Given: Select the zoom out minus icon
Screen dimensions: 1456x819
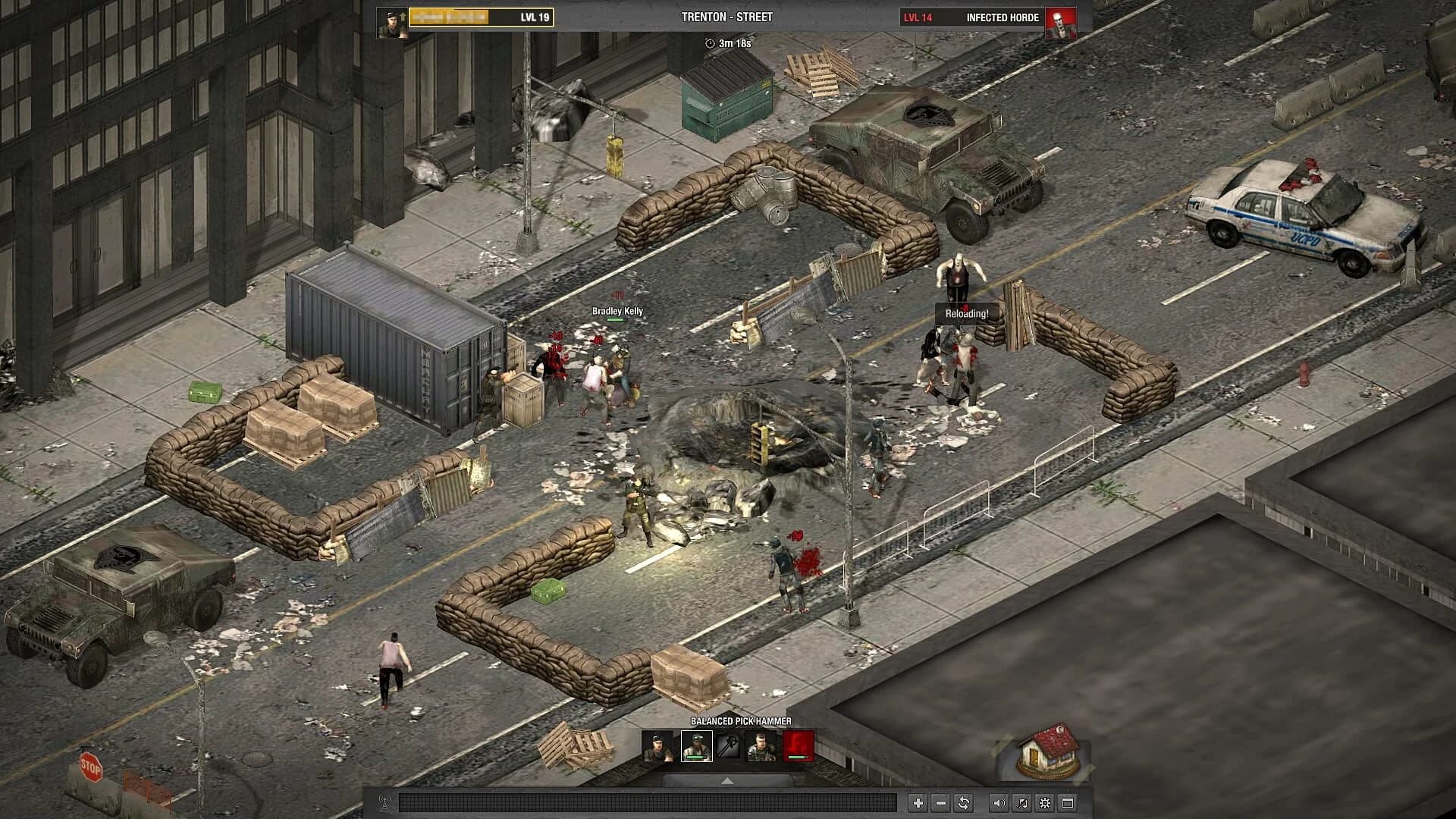Looking at the screenshot, I should coord(940,803).
